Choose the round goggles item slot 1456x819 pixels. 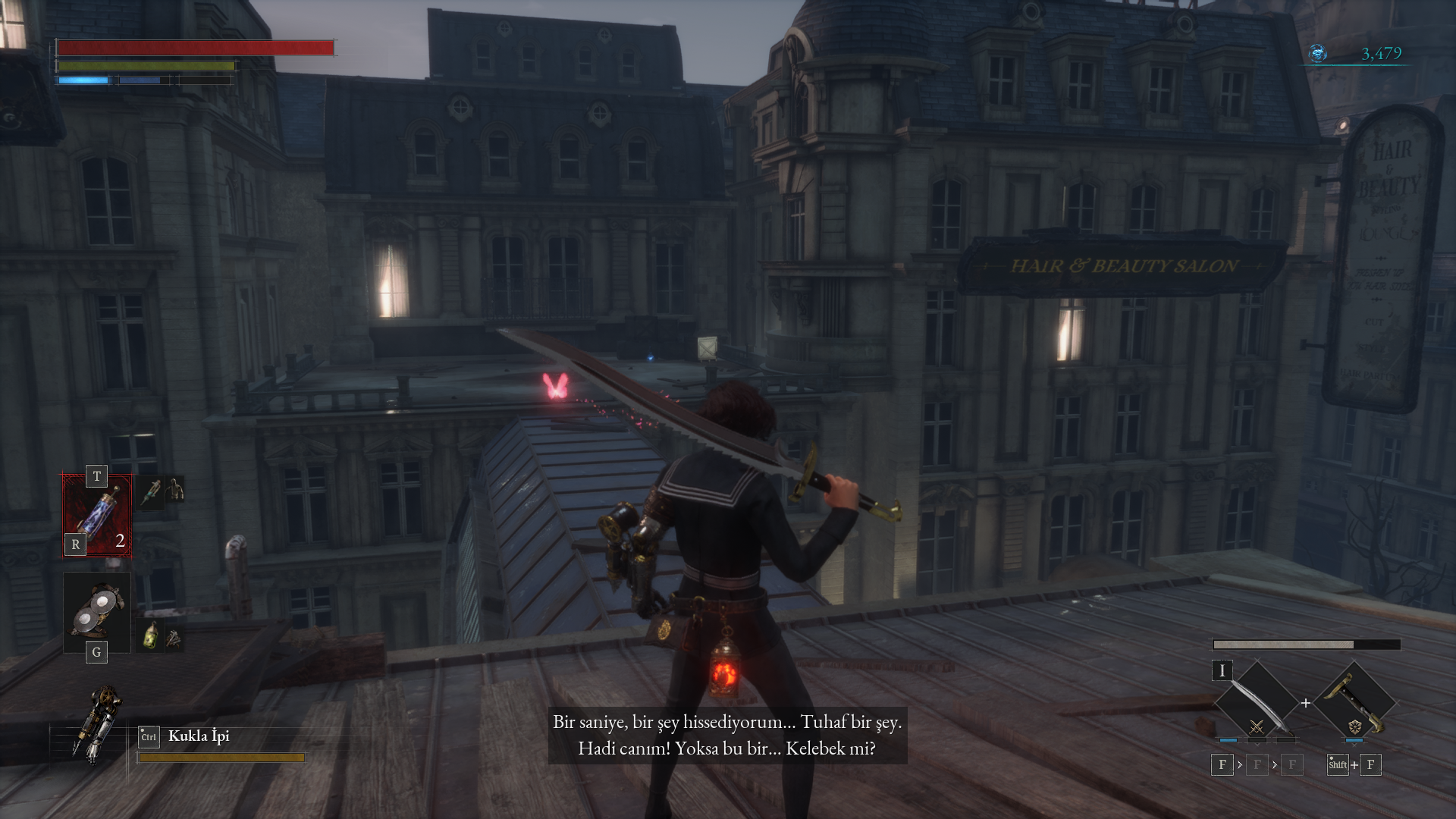pyautogui.click(x=97, y=611)
